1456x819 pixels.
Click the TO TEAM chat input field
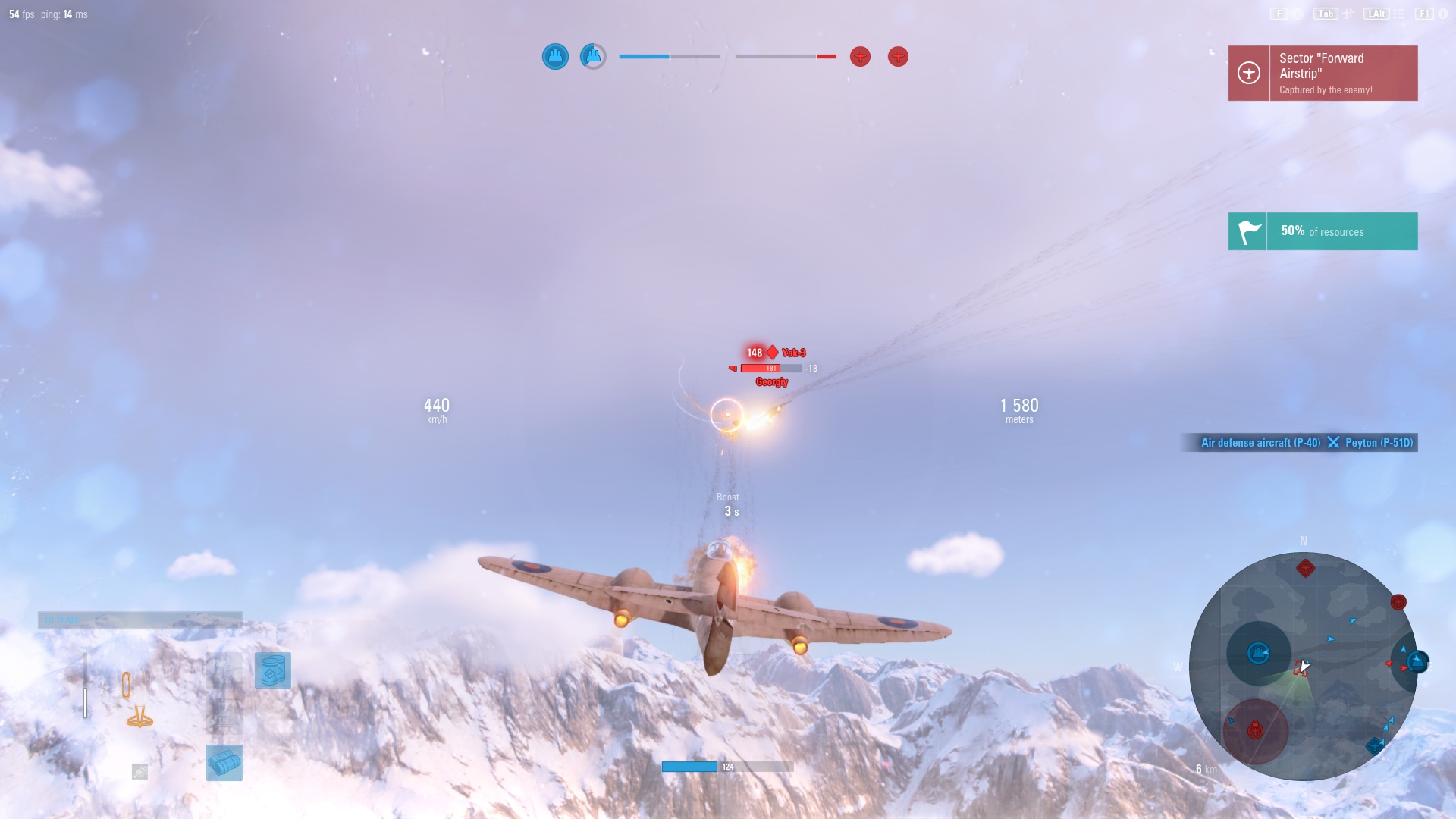(140, 620)
